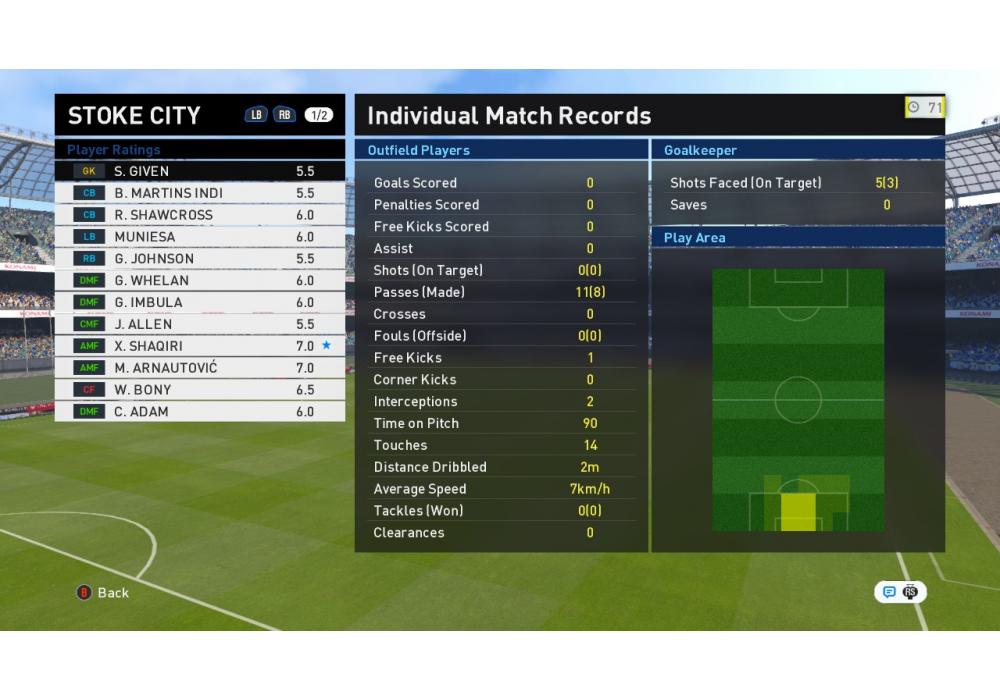Pick C. Adam in player ratings
The image size is (1000, 700).
(200, 411)
